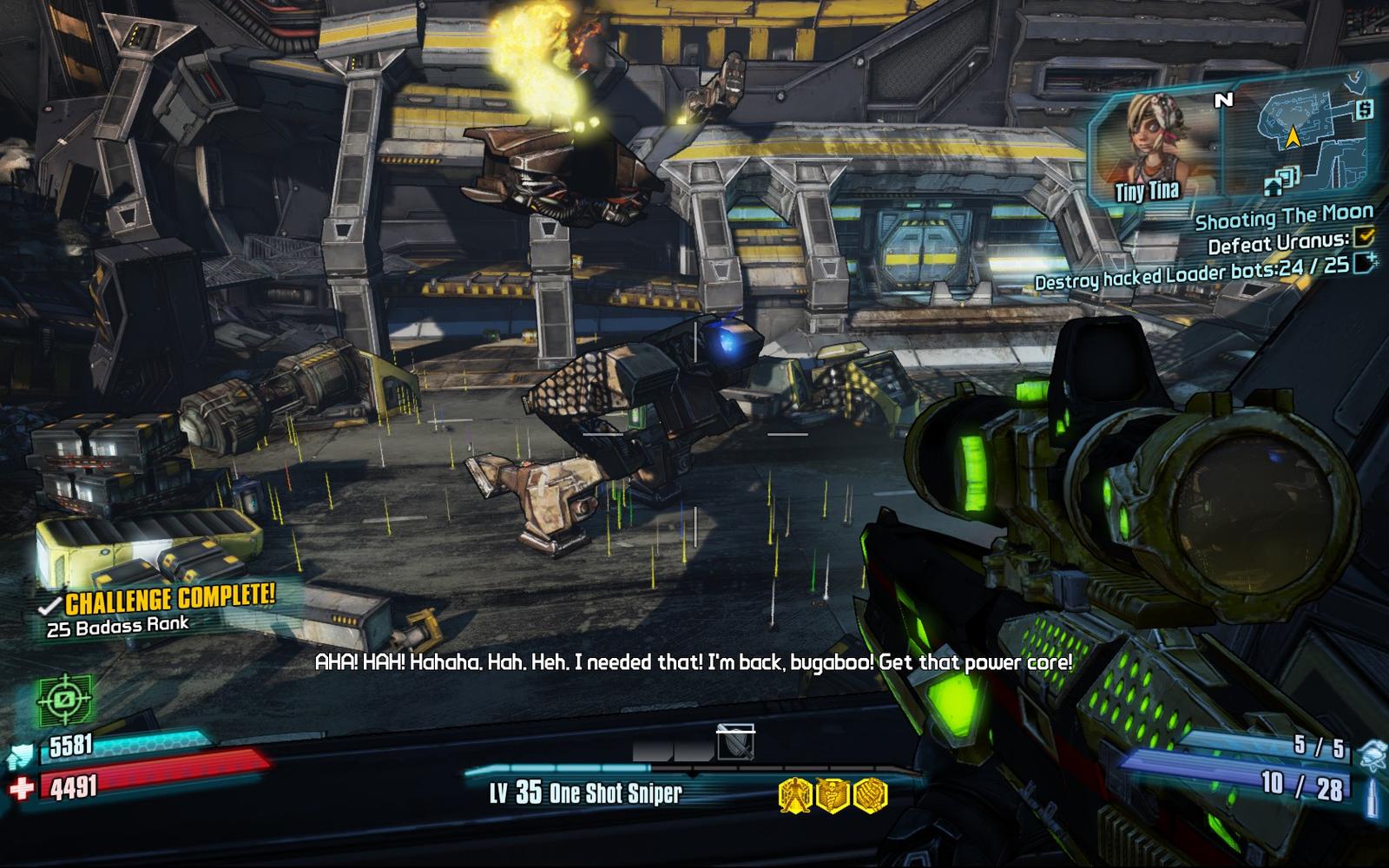Select the Shooting The Moon mission title
The image size is (1389, 868).
point(1283,217)
